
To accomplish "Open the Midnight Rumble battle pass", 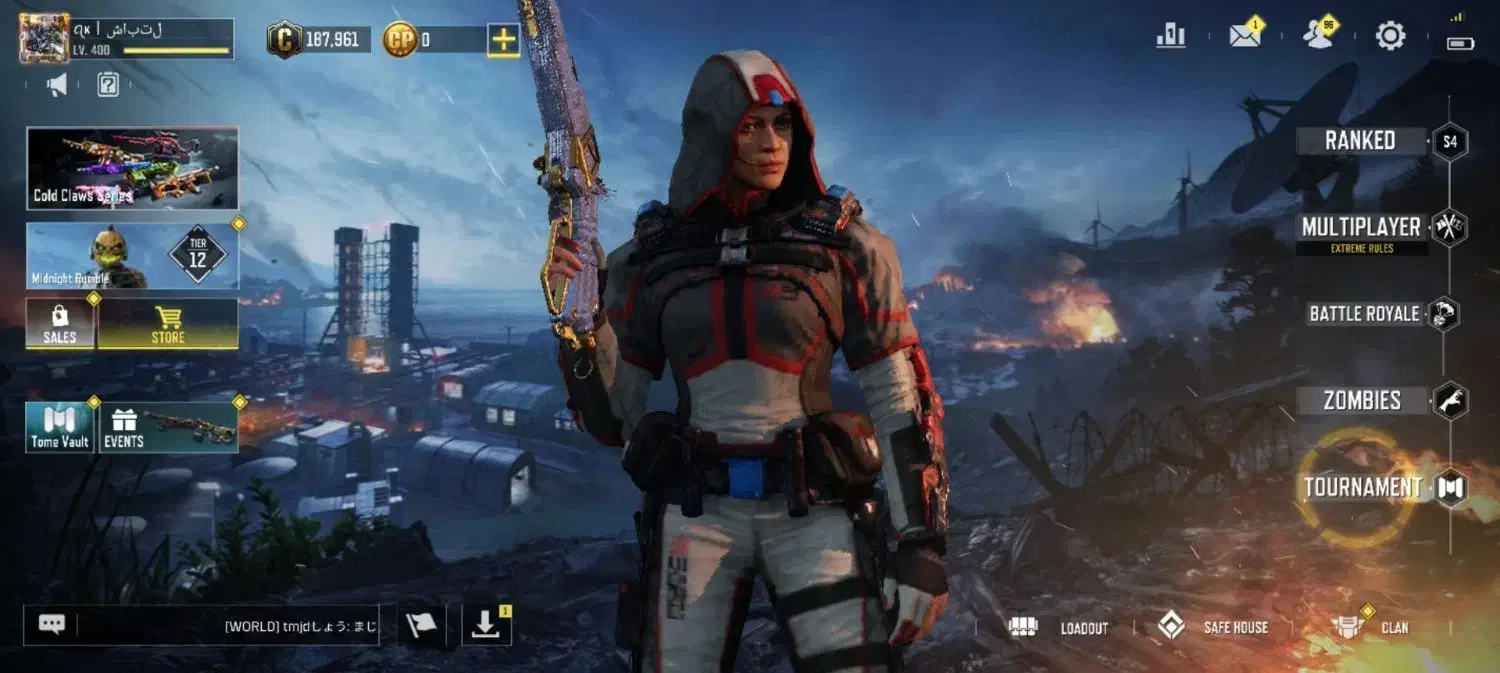I will pyautogui.click(x=132, y=256).
